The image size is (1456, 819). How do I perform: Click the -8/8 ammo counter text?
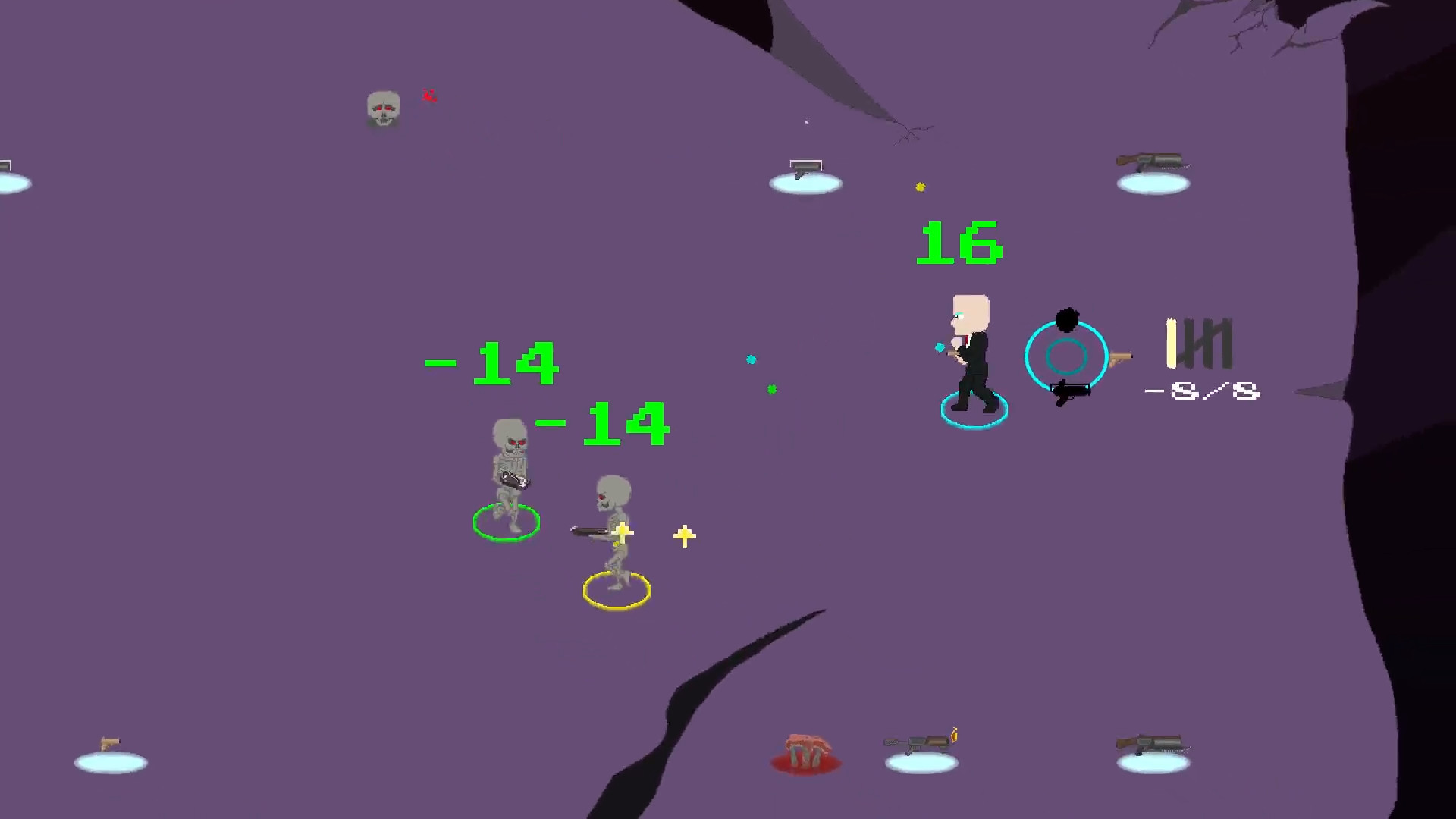coord(1200,391)
